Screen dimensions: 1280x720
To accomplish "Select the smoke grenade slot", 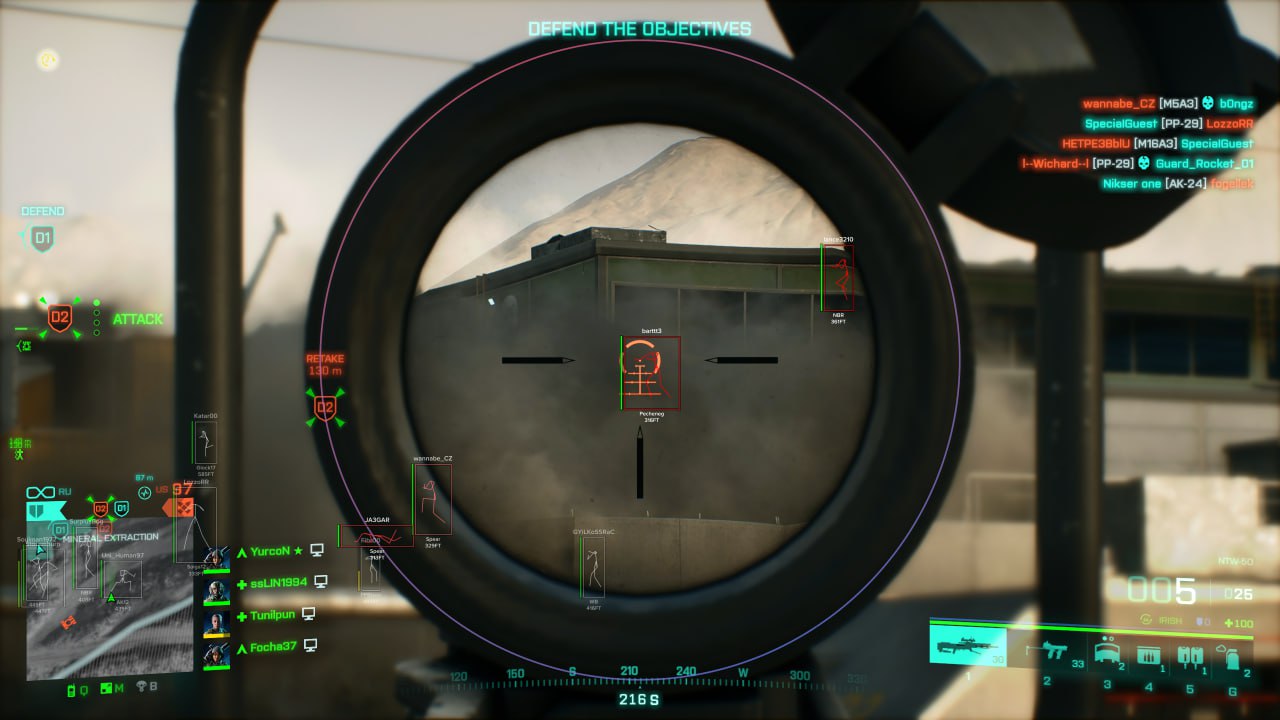I will (1232, 655).
